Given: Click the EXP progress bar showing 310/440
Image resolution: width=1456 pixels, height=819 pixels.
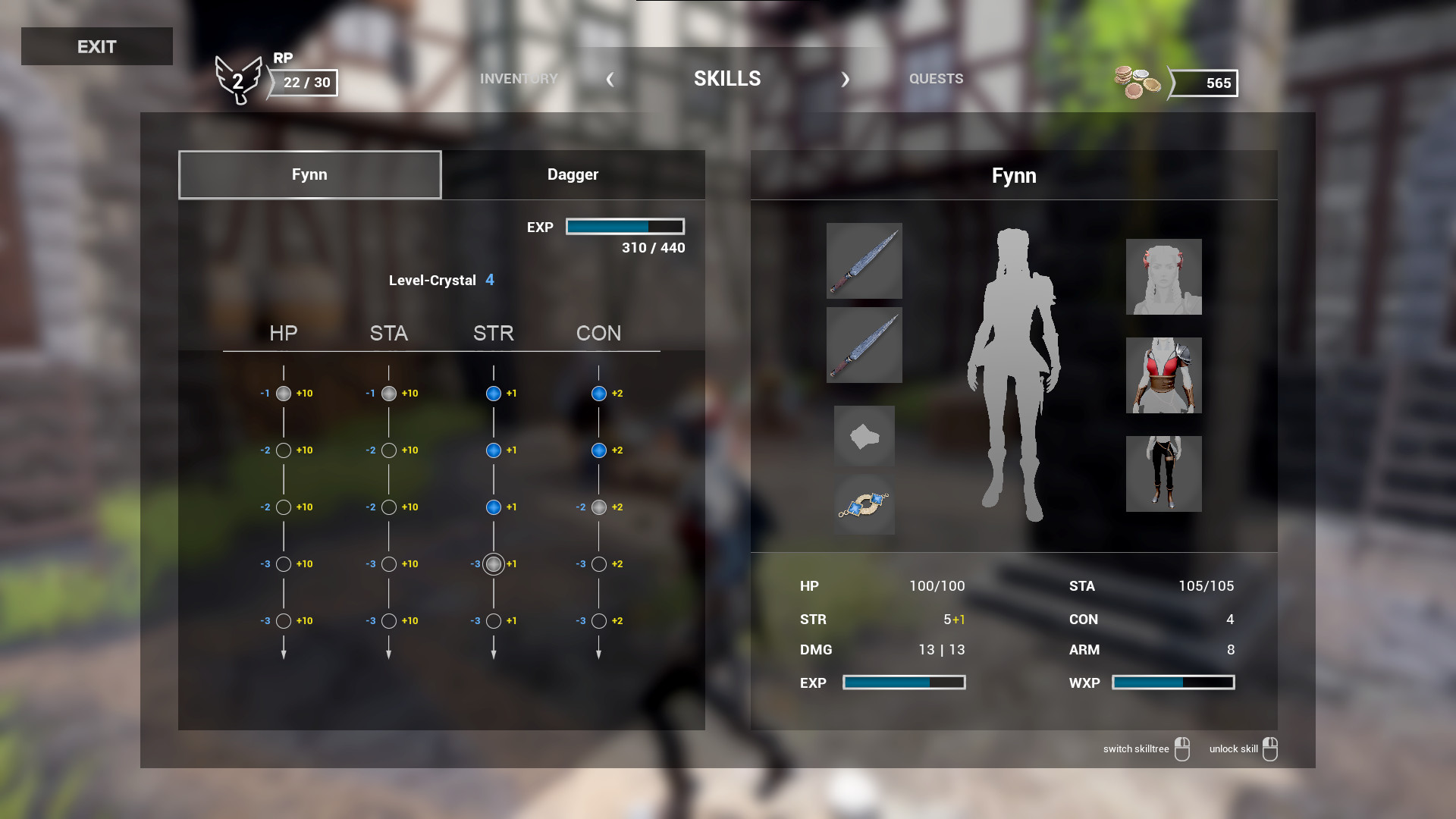Looking at the screenshot, I should pos(625,226).
